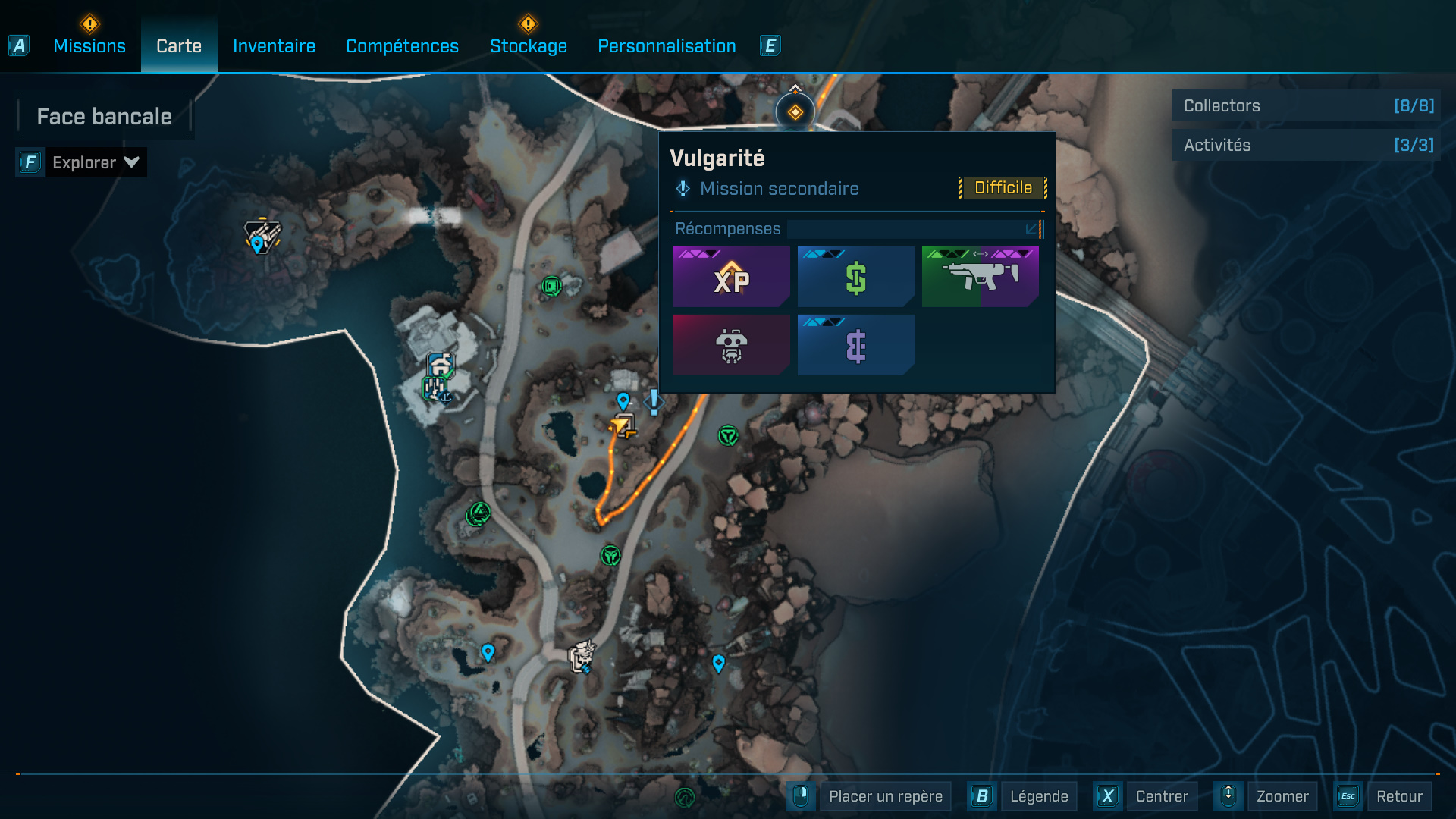The width and height of the screenshot is (1456, 819).
Task: Click the Vulgarité mission marker atop the map
Action: pyautogui.click(x=795, y=111)
